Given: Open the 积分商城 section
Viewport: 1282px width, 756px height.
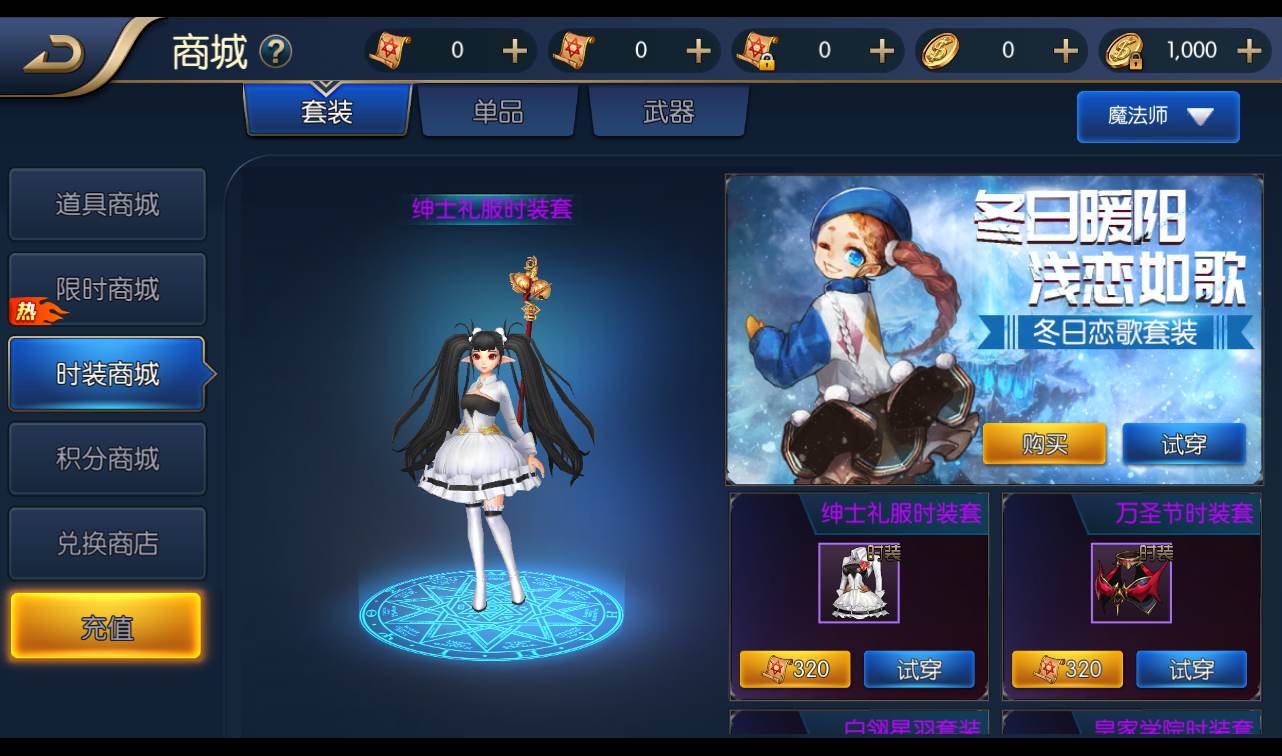Looking at the screenshot, I should click(107, 458).
